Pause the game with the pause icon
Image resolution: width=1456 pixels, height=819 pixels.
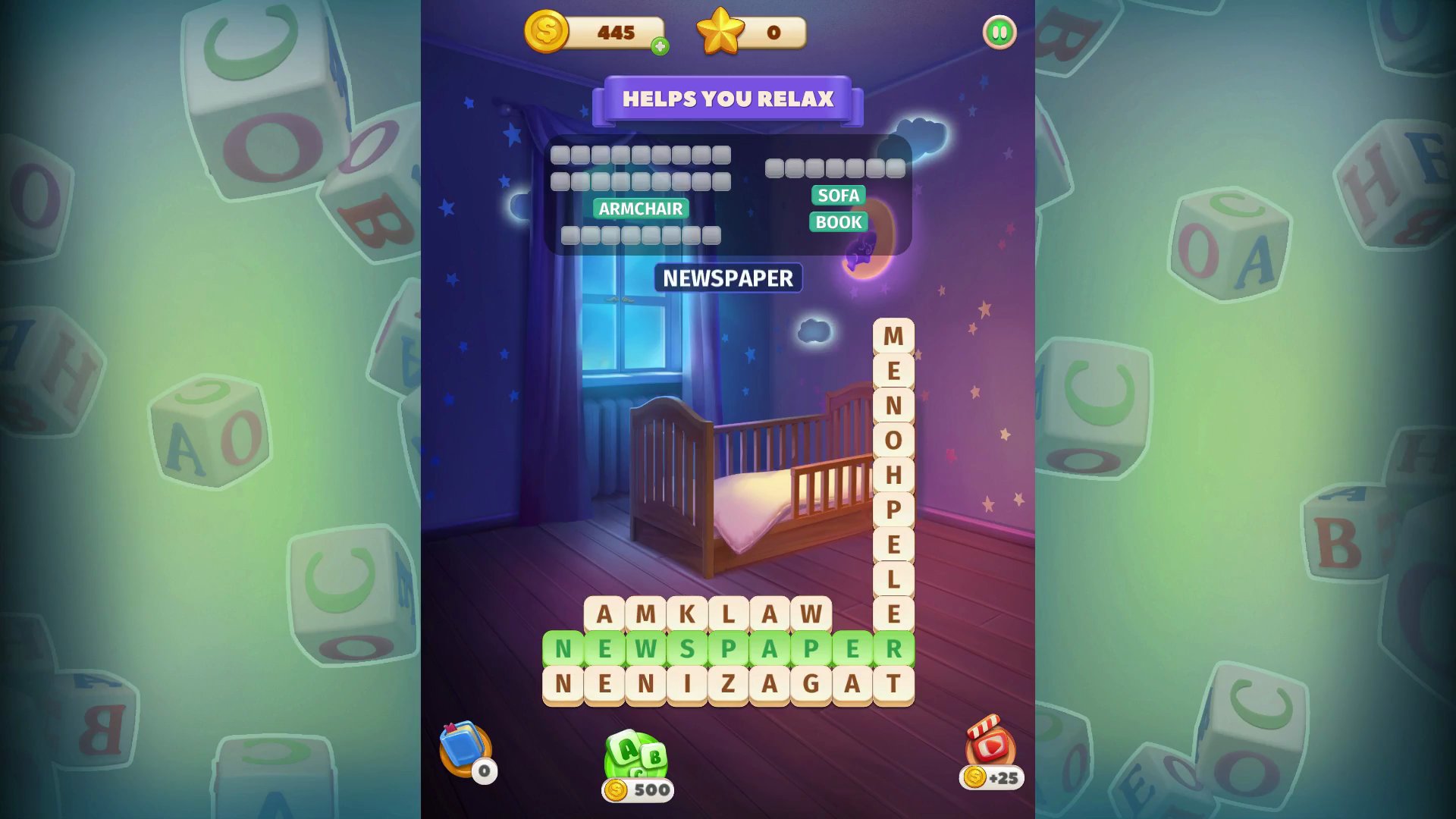[x=999, y=33]
